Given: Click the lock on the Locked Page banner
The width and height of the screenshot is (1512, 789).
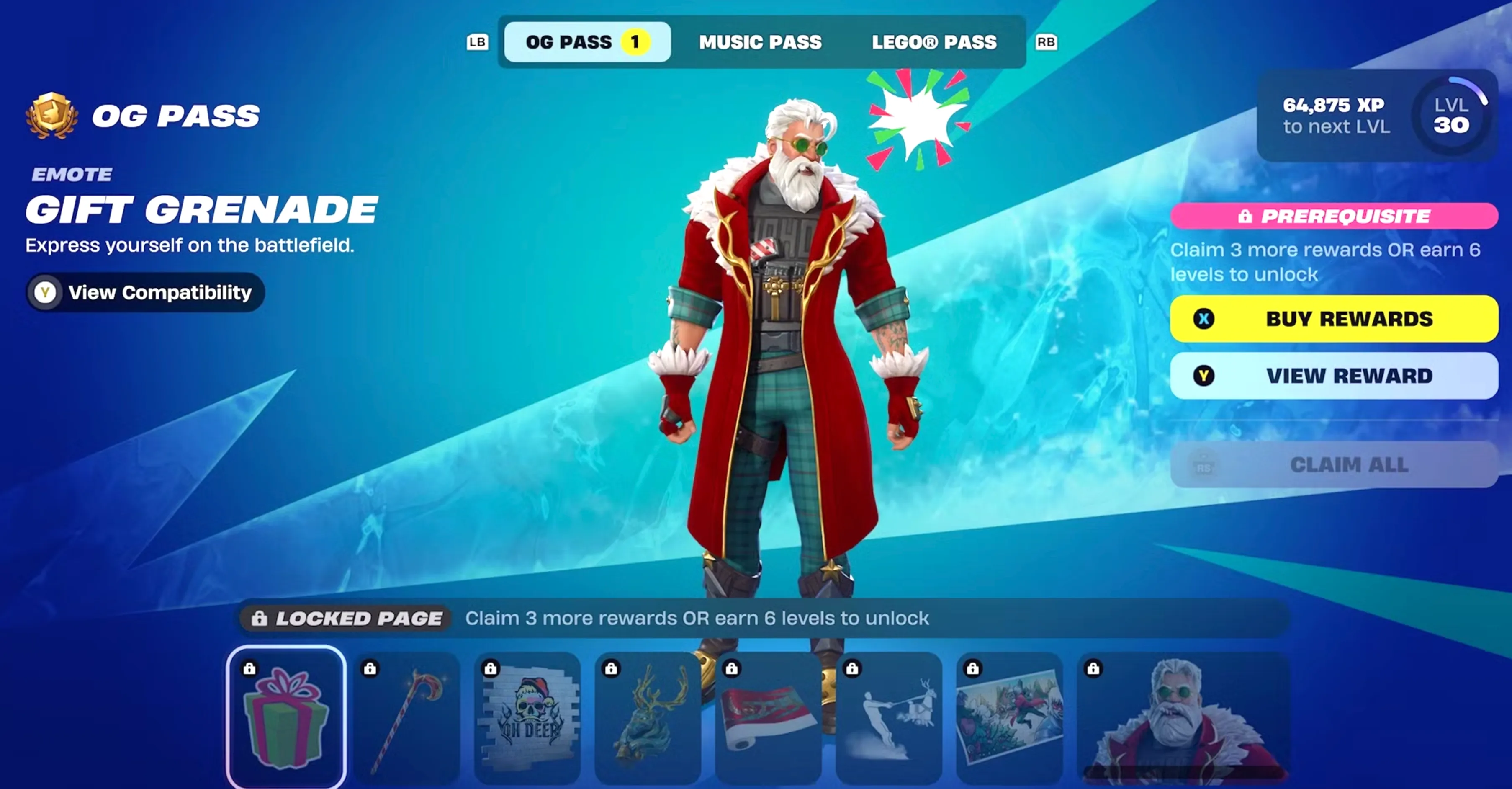Looking at the screenshot, I should point(260,618).
